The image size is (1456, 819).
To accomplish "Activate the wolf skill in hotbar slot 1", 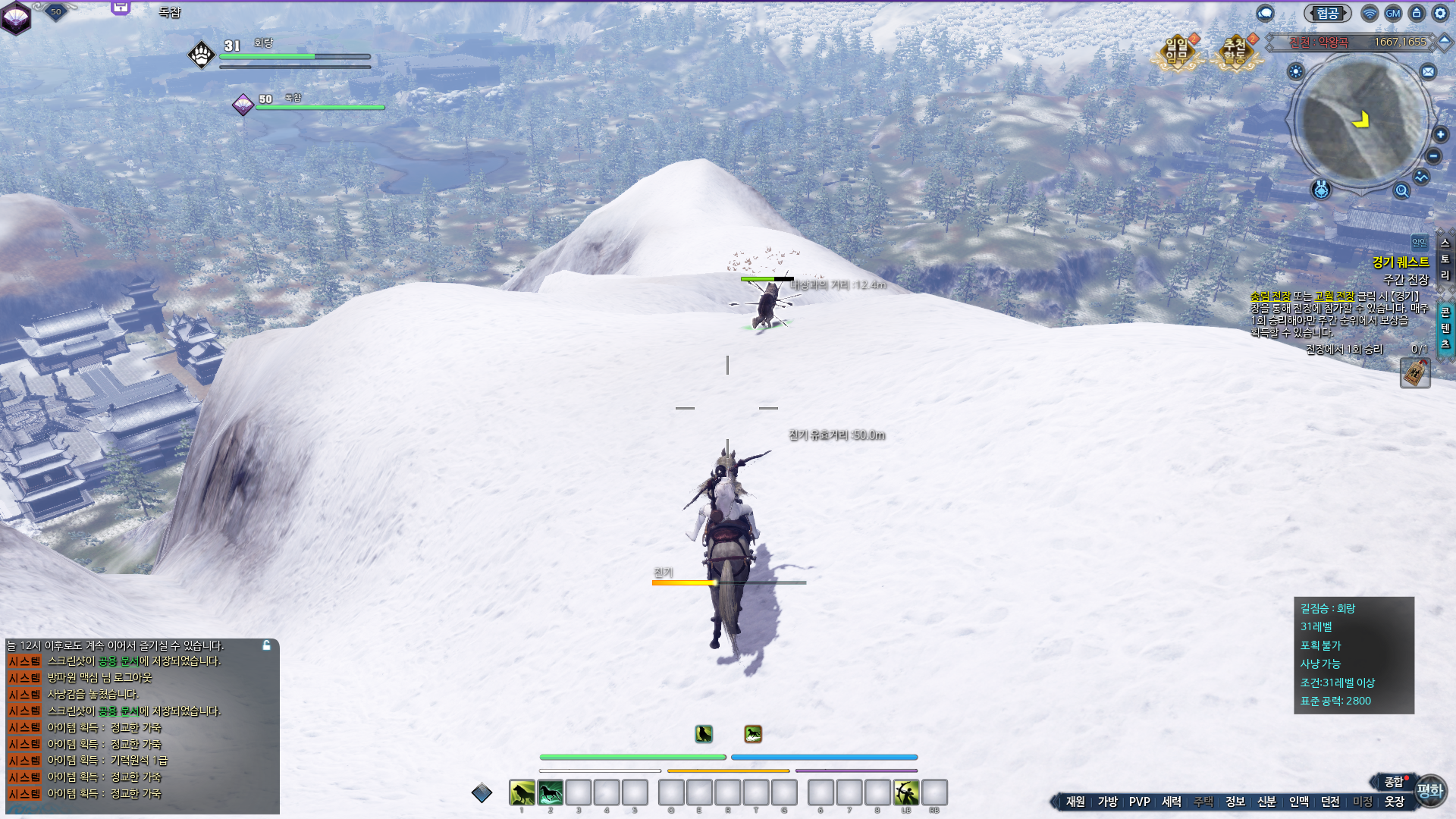I will click(x=522, y=793).
